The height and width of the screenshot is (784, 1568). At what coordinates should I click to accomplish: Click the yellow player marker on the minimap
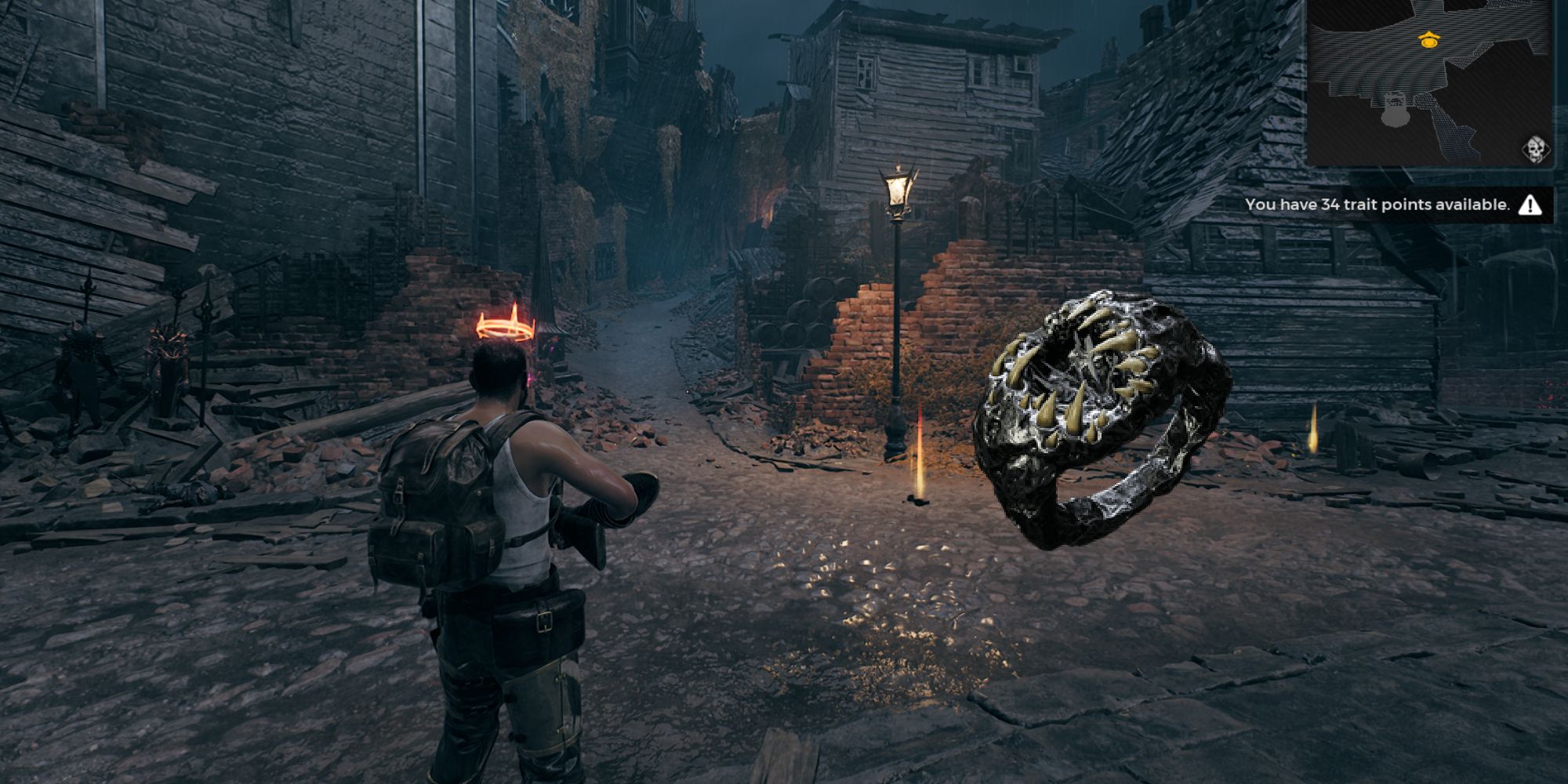(1428, 39)
